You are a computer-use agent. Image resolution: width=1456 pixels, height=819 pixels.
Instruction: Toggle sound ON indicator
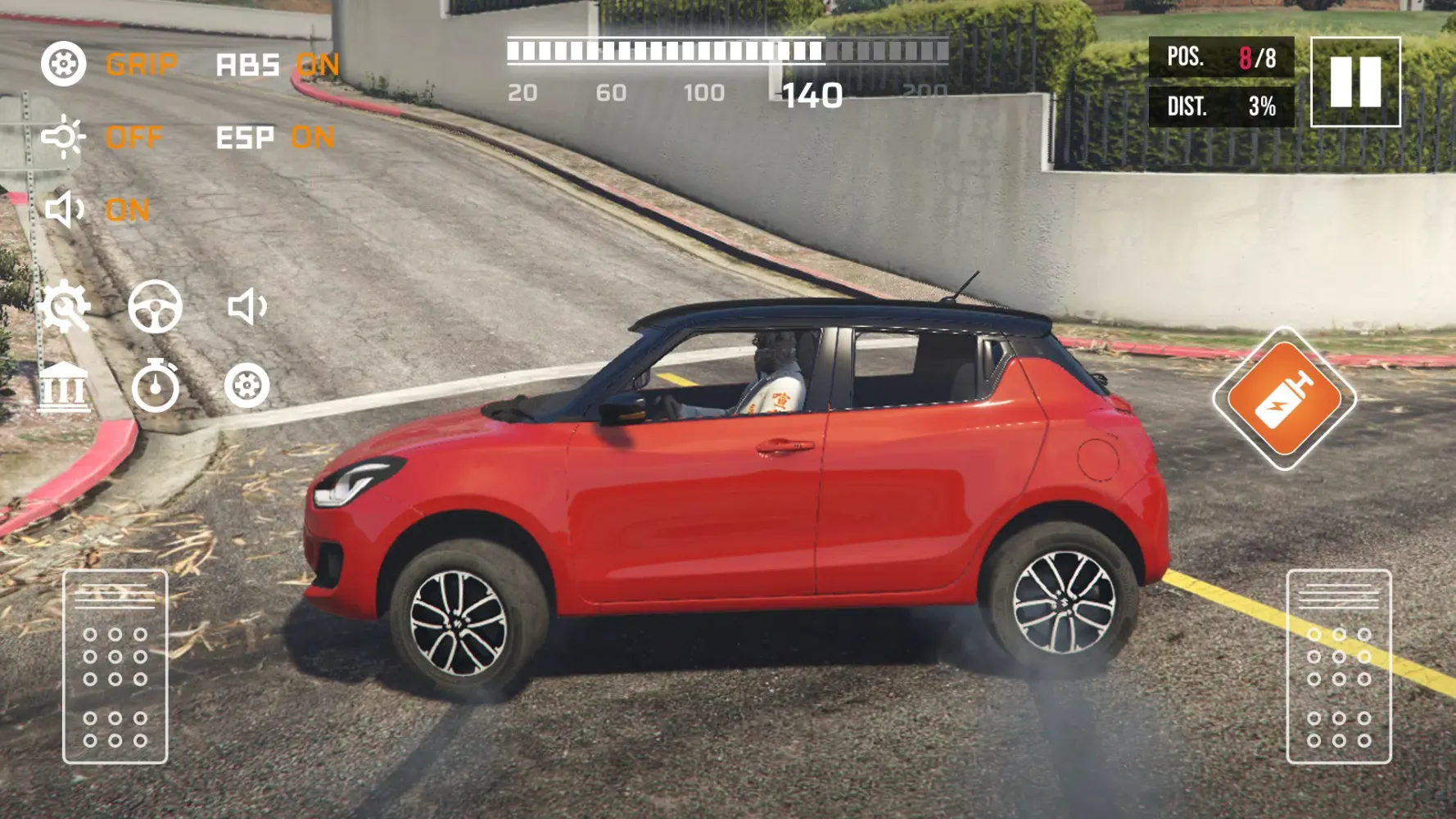tap(126, 210)
